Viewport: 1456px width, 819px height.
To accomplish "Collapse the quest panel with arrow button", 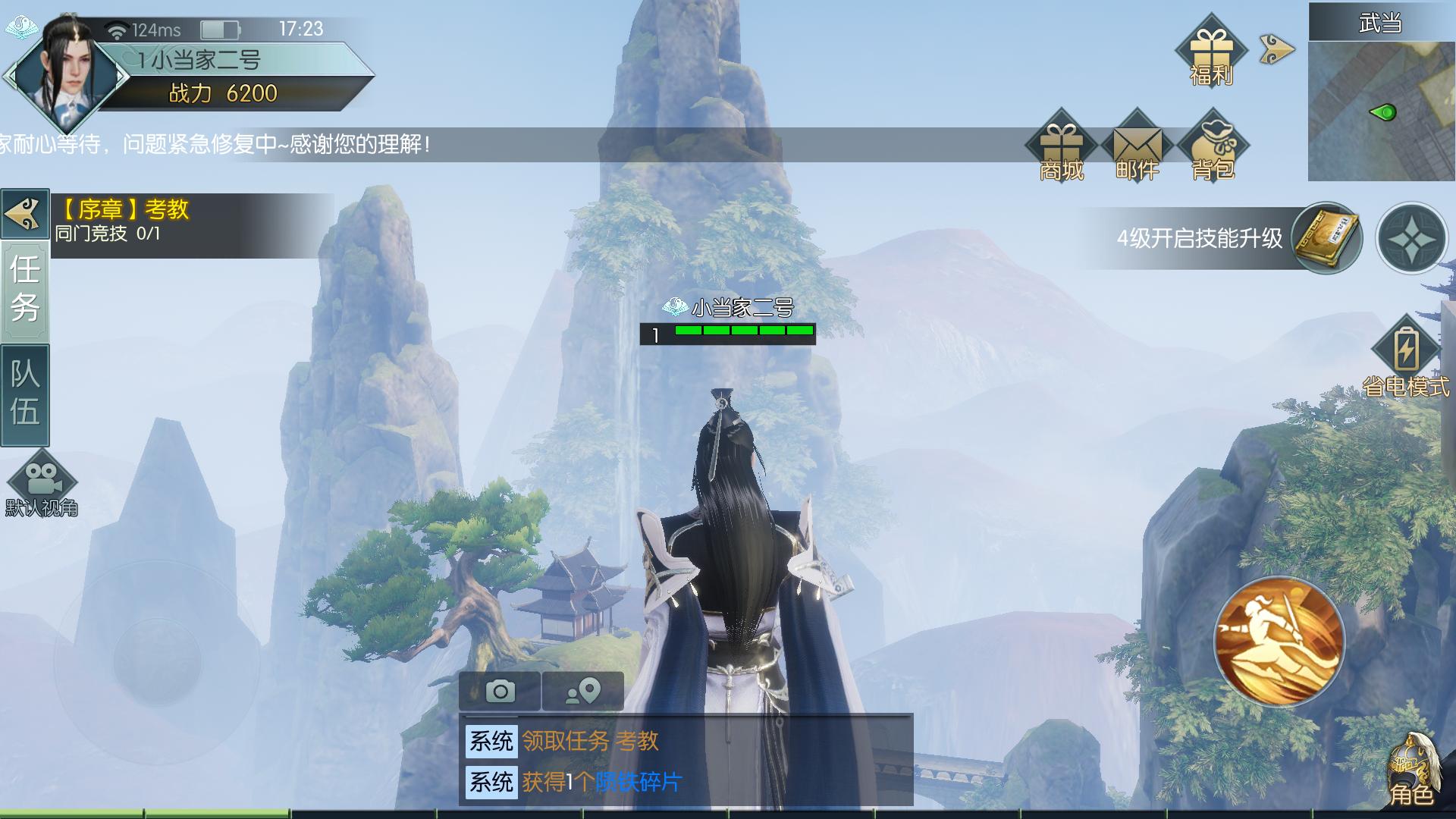I will tap(25, 214).
